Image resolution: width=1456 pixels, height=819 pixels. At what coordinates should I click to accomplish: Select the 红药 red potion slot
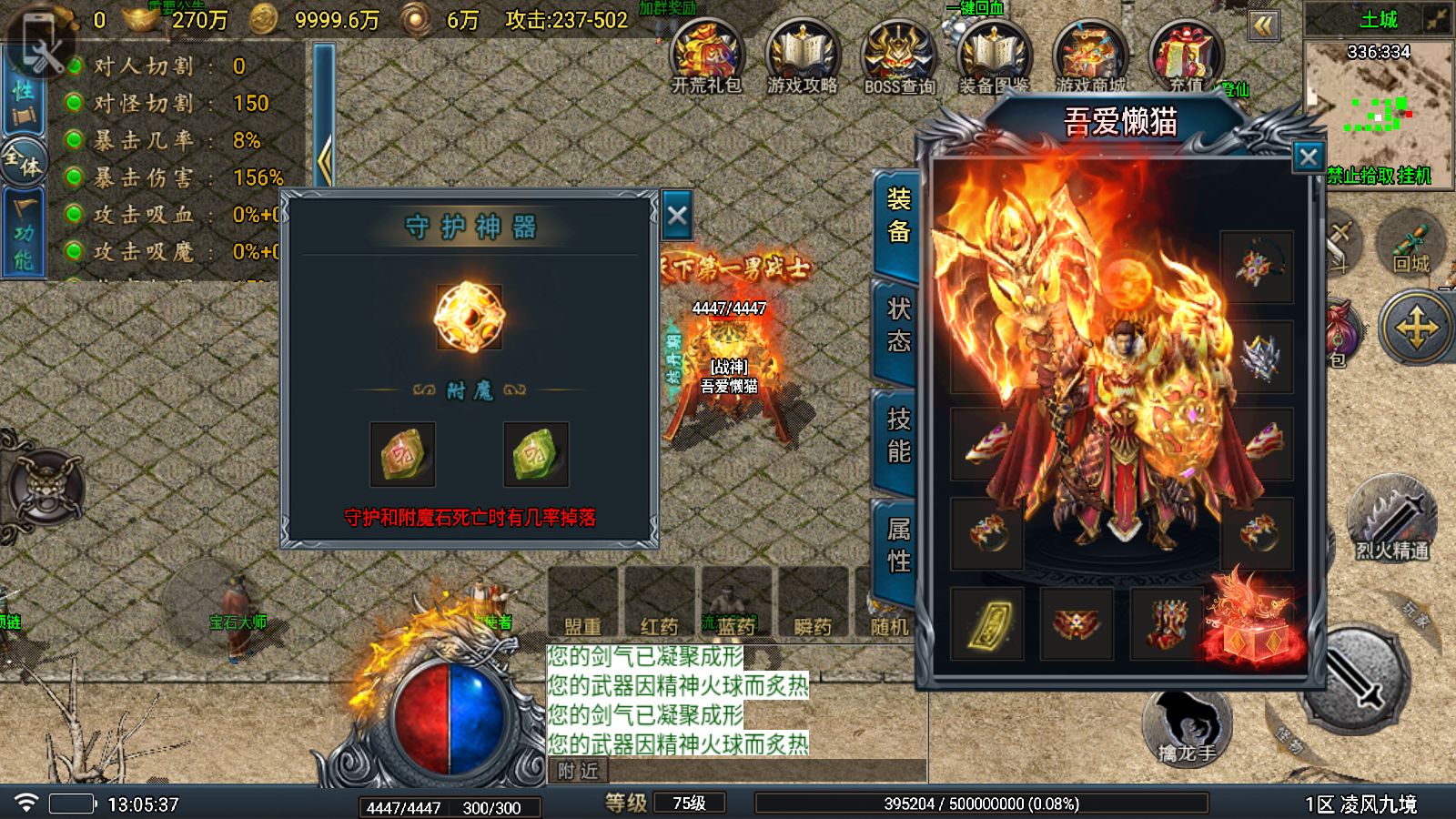point(660,603)
